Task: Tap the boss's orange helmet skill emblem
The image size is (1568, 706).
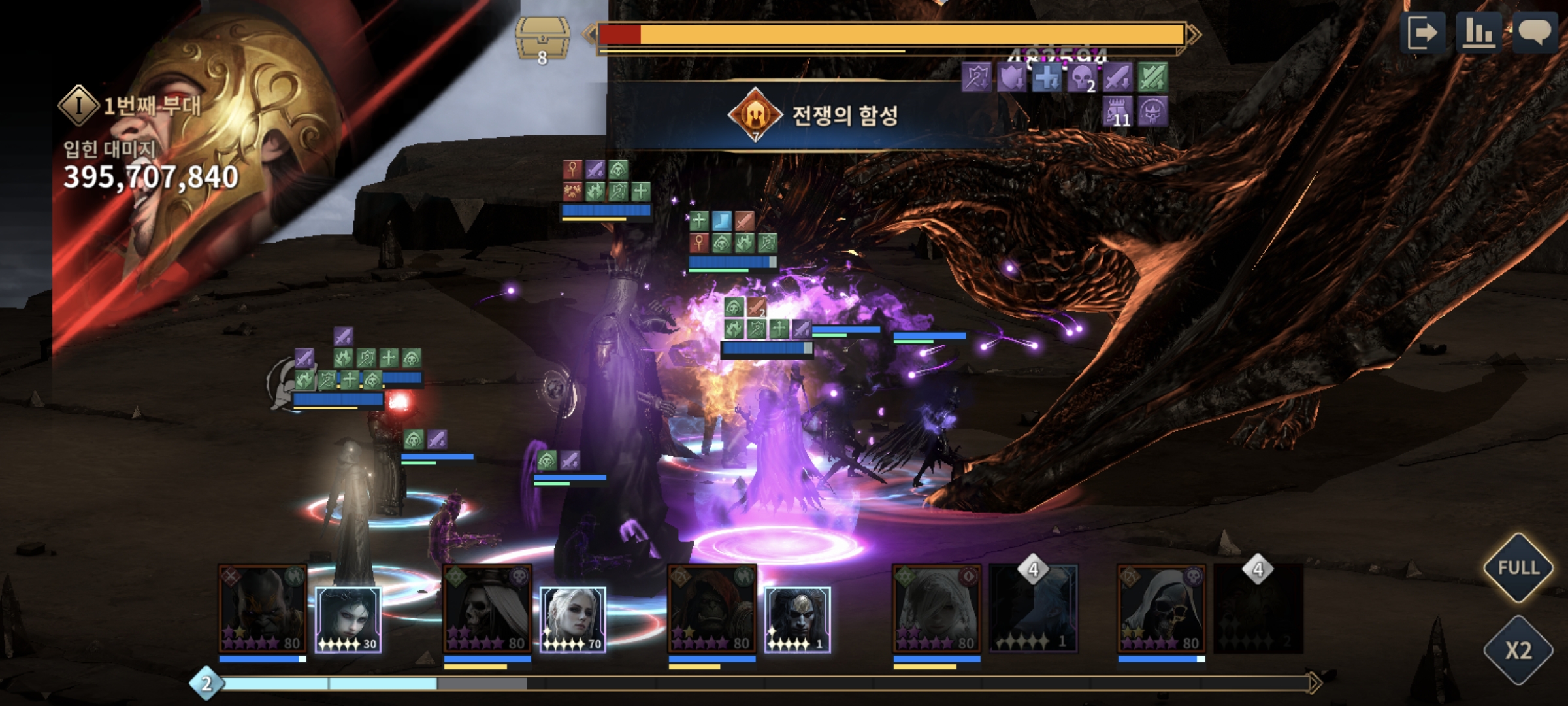Action: (755, 114)
